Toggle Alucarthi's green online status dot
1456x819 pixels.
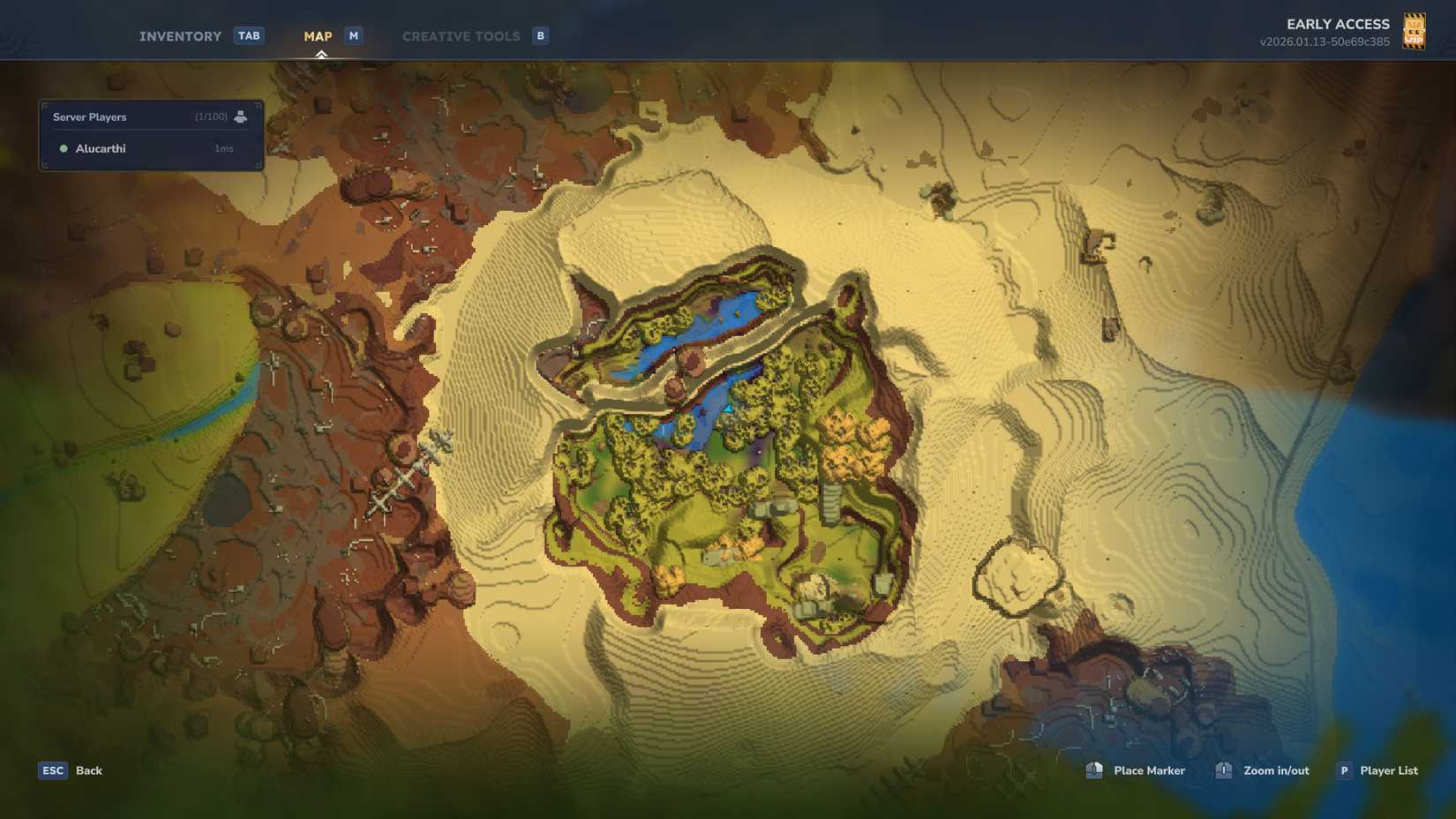click(x=63, y=148)
